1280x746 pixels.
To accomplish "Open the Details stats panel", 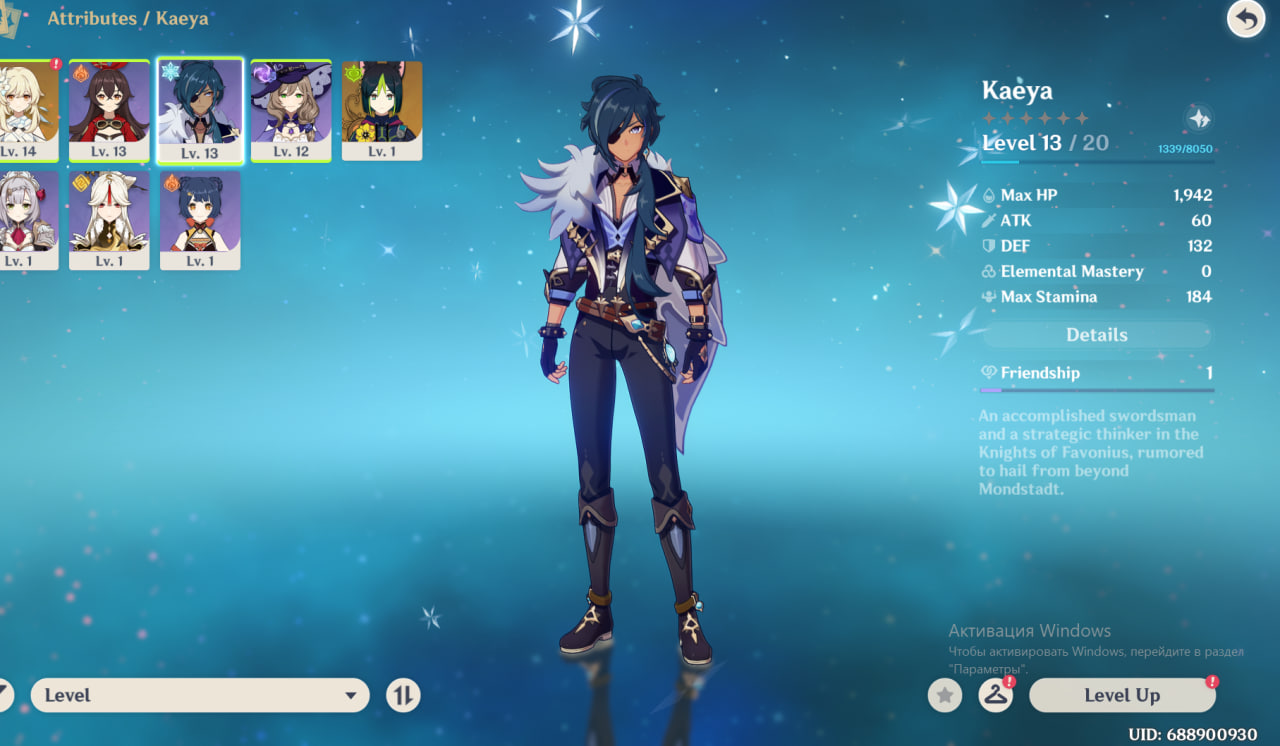I will tap(1096, 335).
